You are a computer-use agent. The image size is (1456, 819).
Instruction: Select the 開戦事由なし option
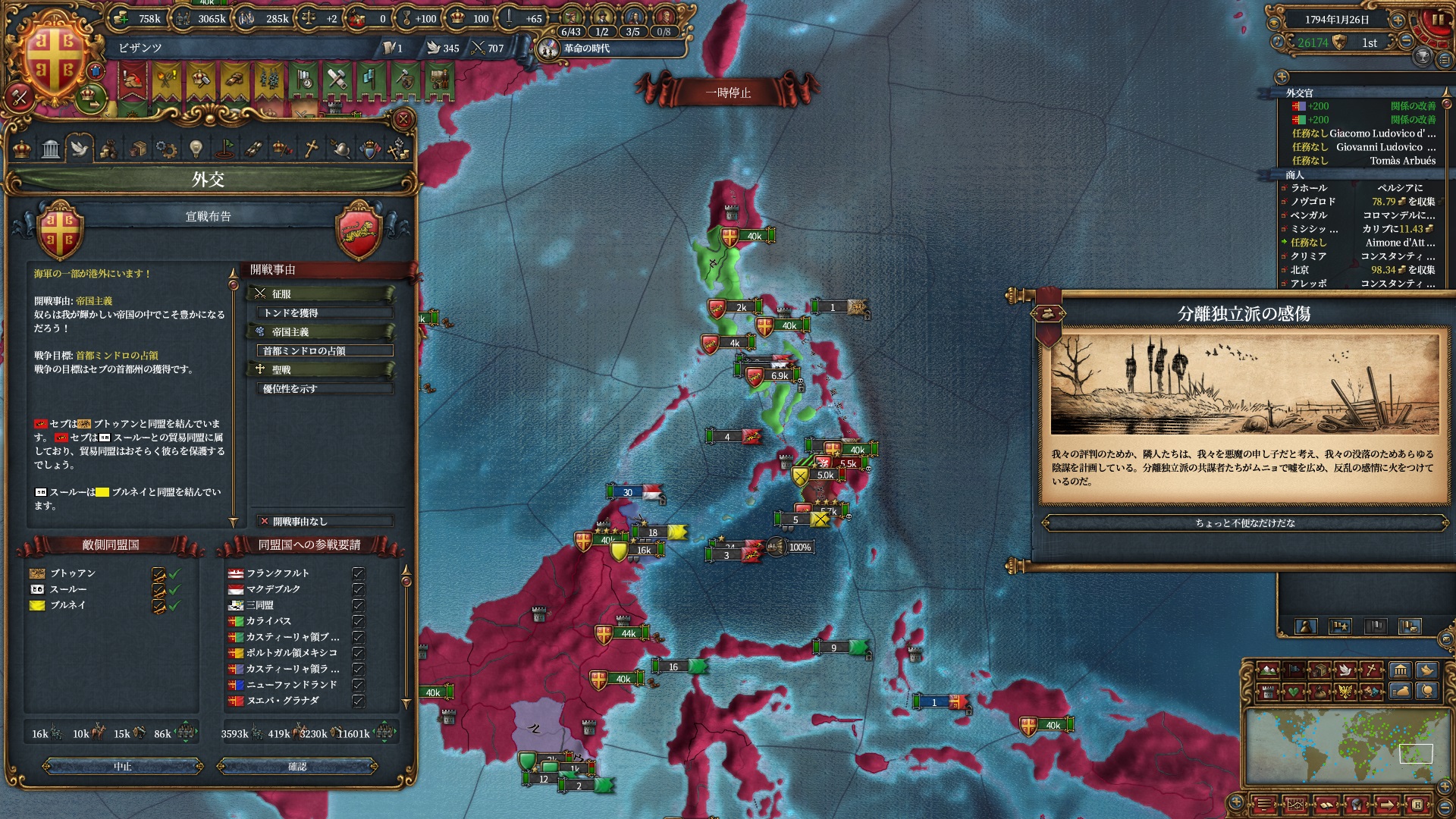325,521
